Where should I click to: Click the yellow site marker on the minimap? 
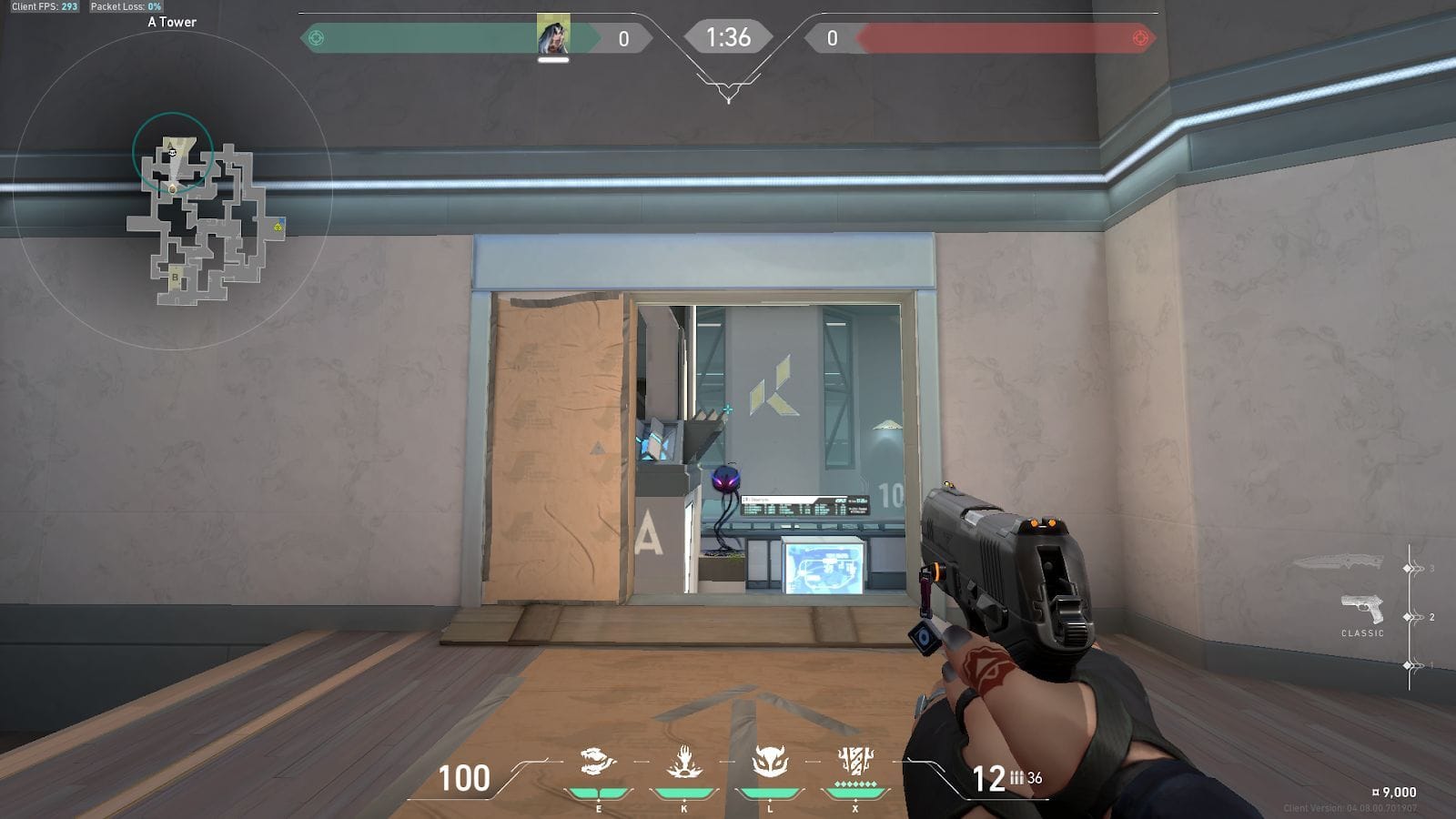[278, 227]
